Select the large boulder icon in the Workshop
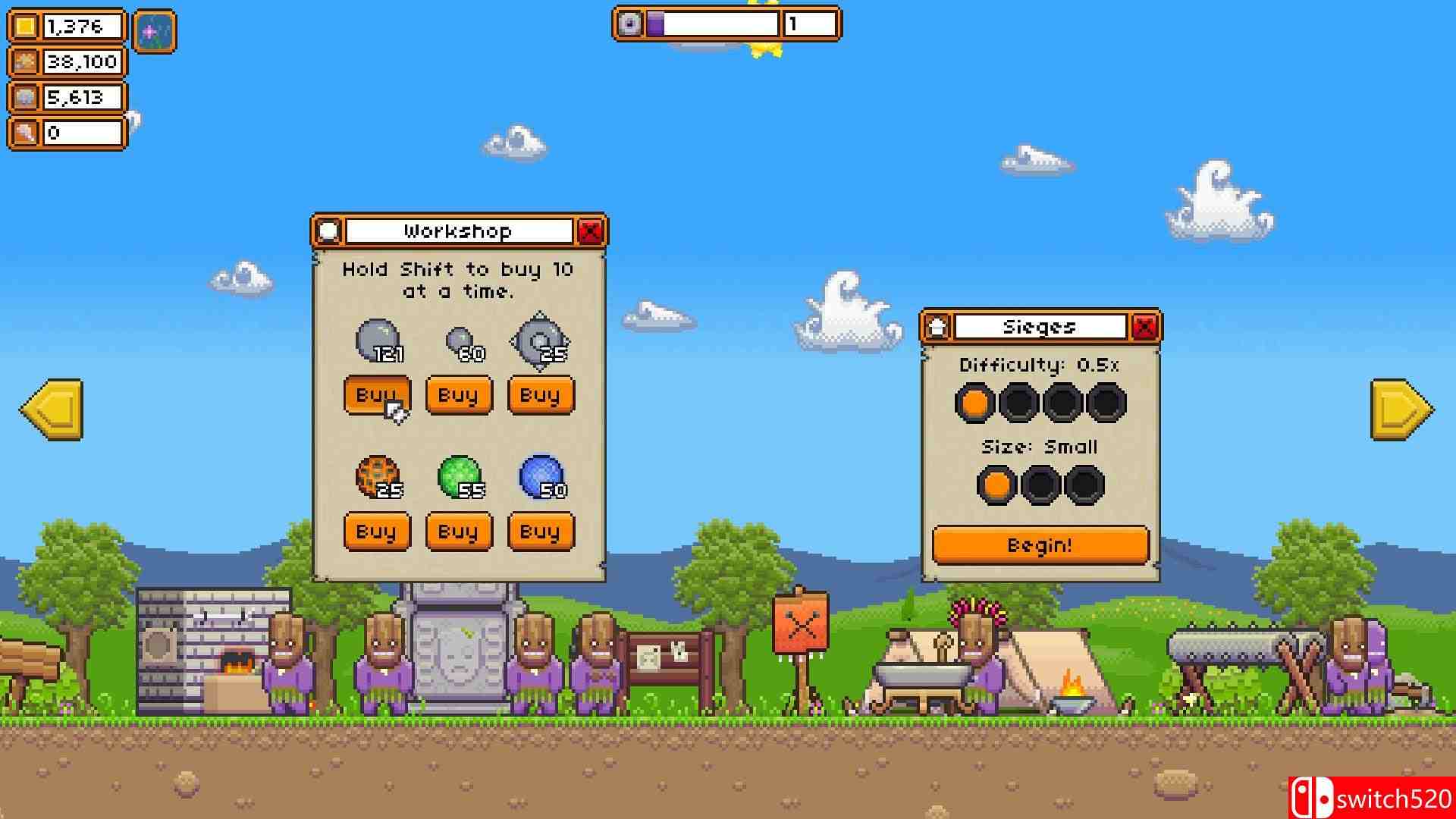Viewport: 1456px width, 819px height. click(377, 341)
